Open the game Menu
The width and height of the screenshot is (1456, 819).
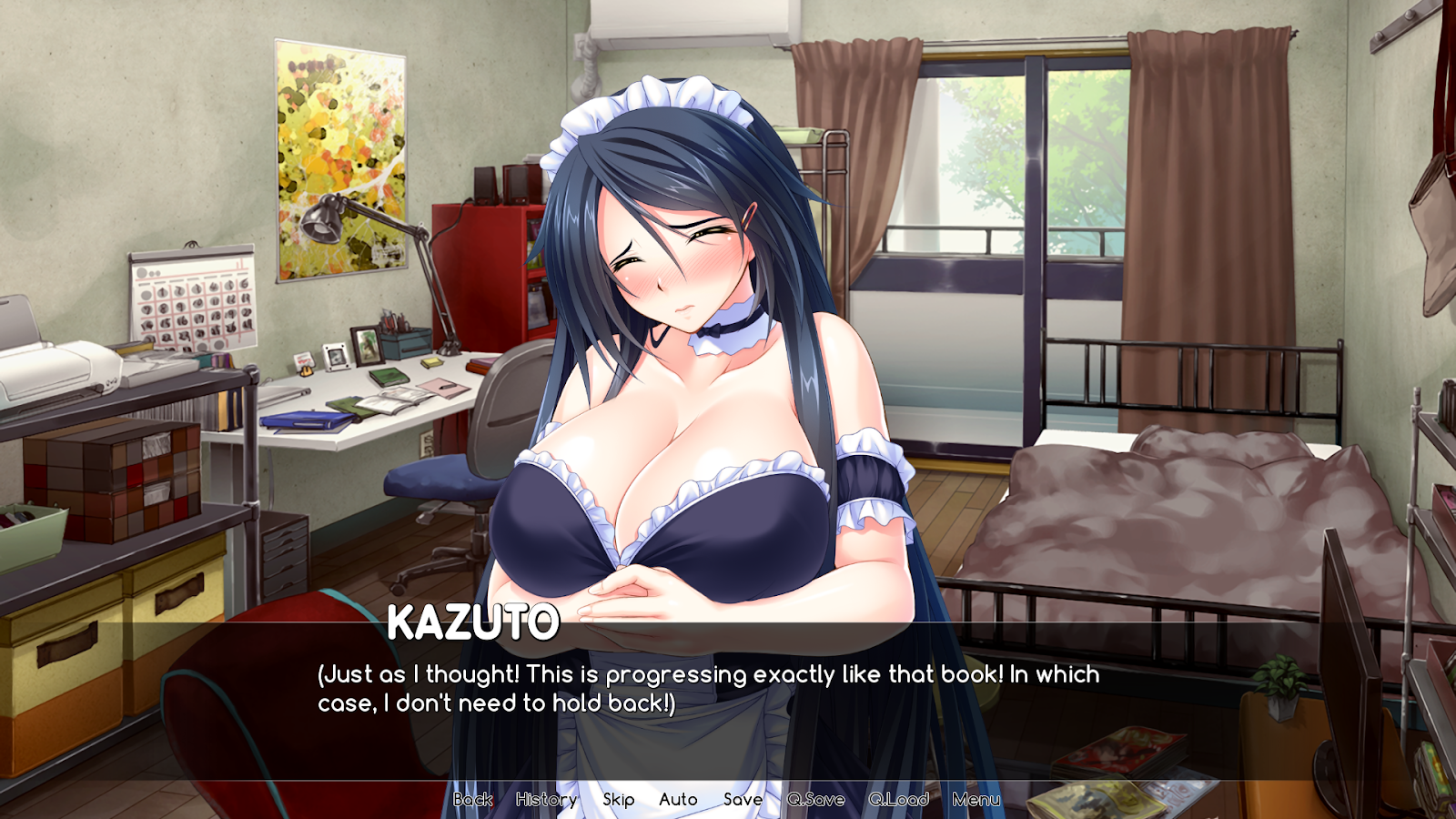click(976, 799)
